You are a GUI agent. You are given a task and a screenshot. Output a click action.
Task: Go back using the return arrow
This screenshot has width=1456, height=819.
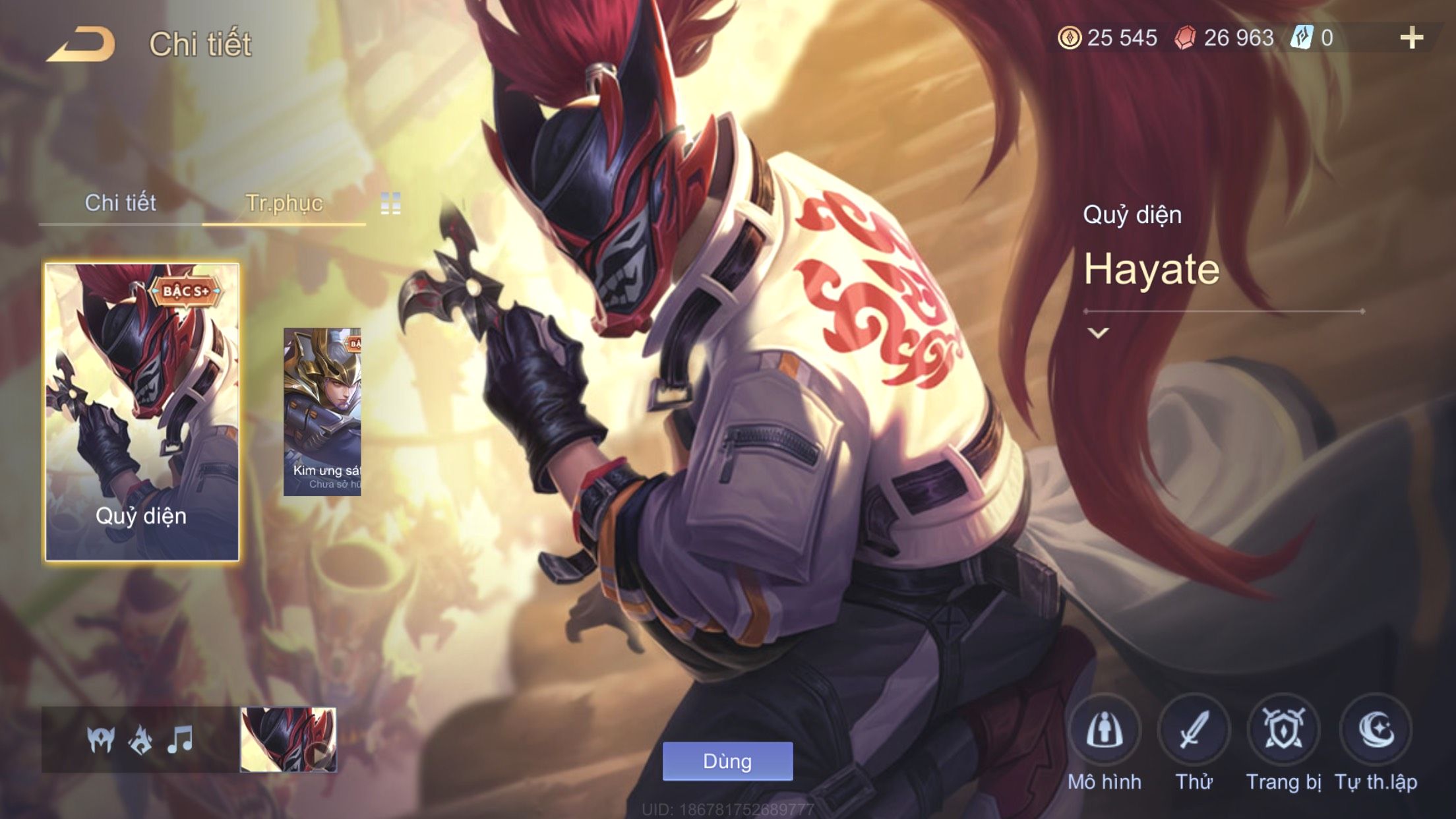click(80, 44)
